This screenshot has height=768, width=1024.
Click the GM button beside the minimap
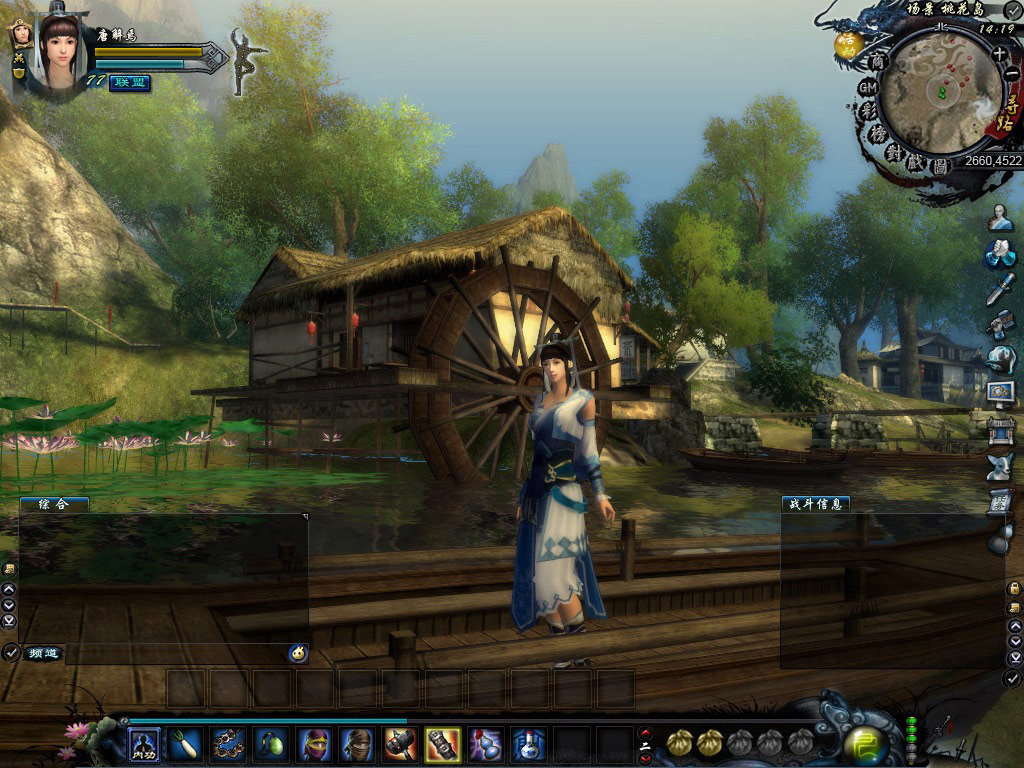coord(867,88)
